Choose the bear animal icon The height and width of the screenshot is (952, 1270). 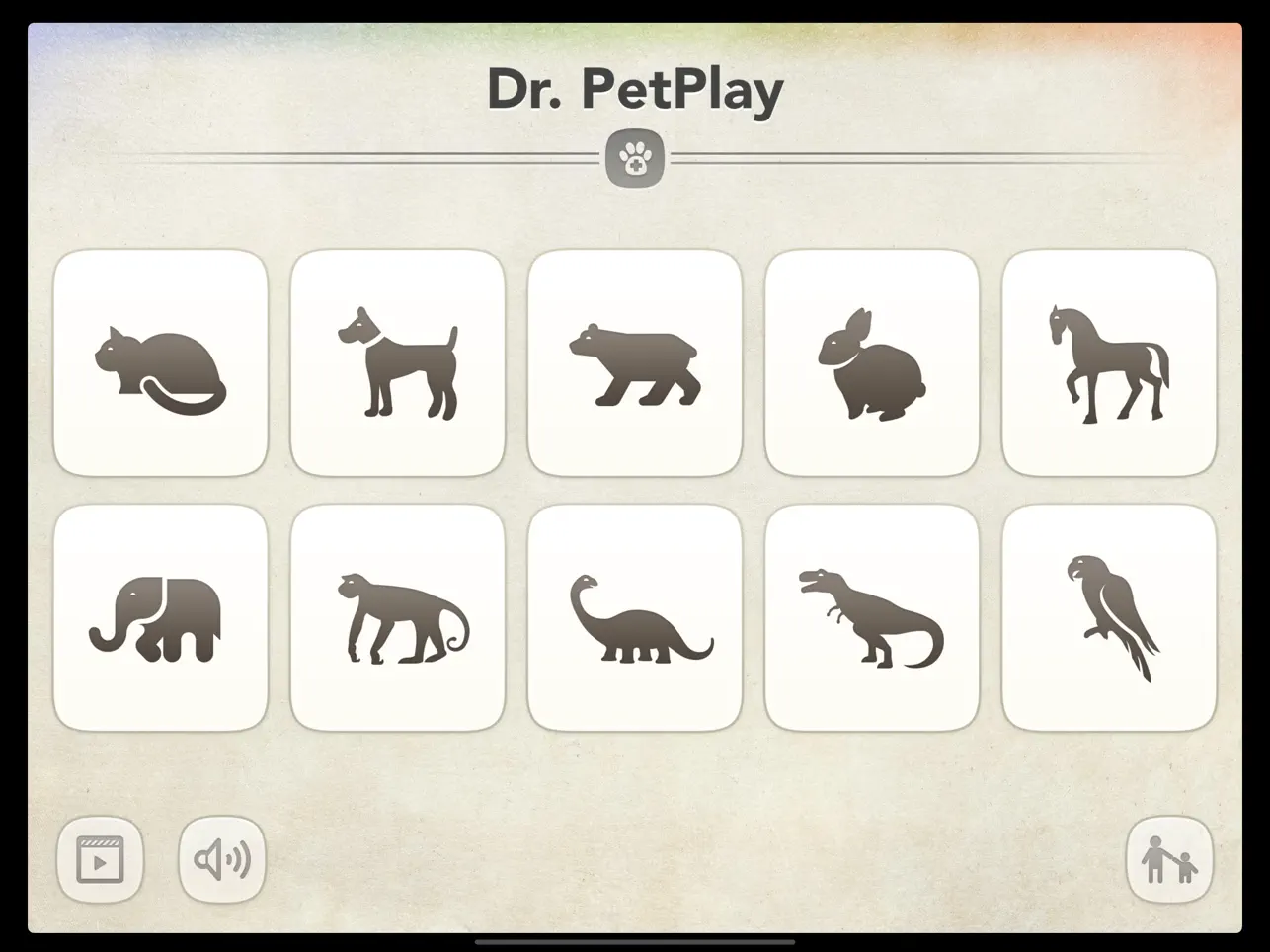[634, 360]
